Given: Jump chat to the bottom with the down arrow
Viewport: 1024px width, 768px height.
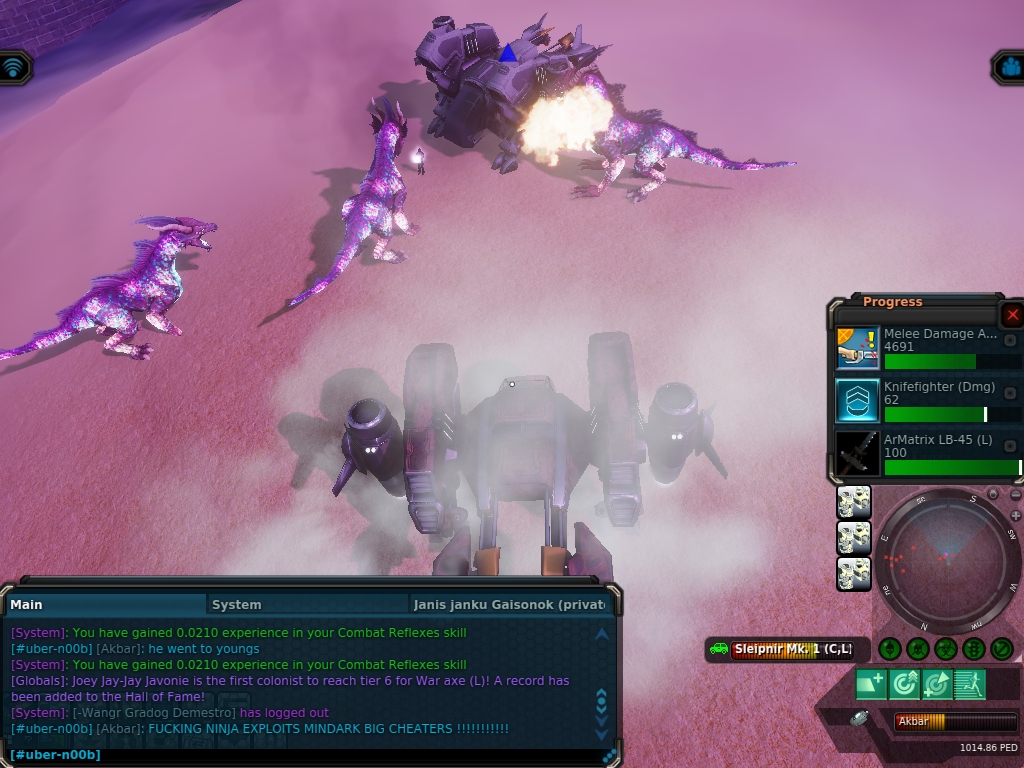Looking at the screenshot, I should pyautogui.click(x=601, y=736).
